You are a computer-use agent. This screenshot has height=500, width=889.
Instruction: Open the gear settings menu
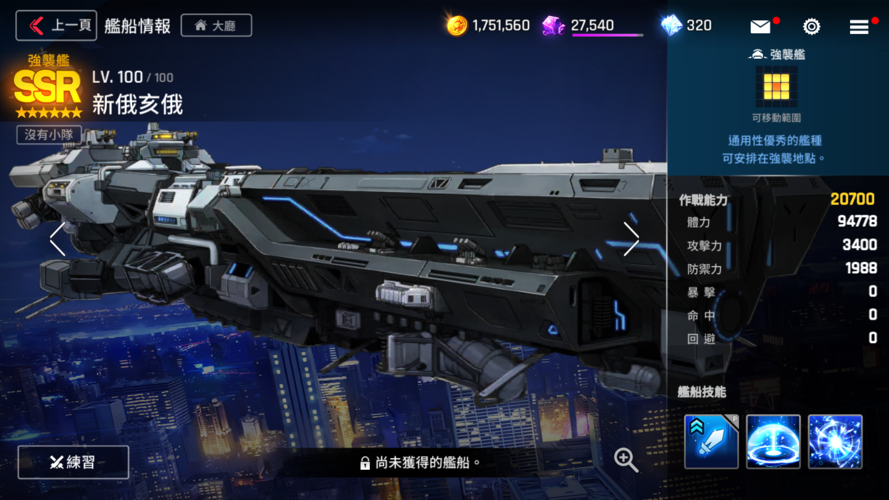click(811, 27)
